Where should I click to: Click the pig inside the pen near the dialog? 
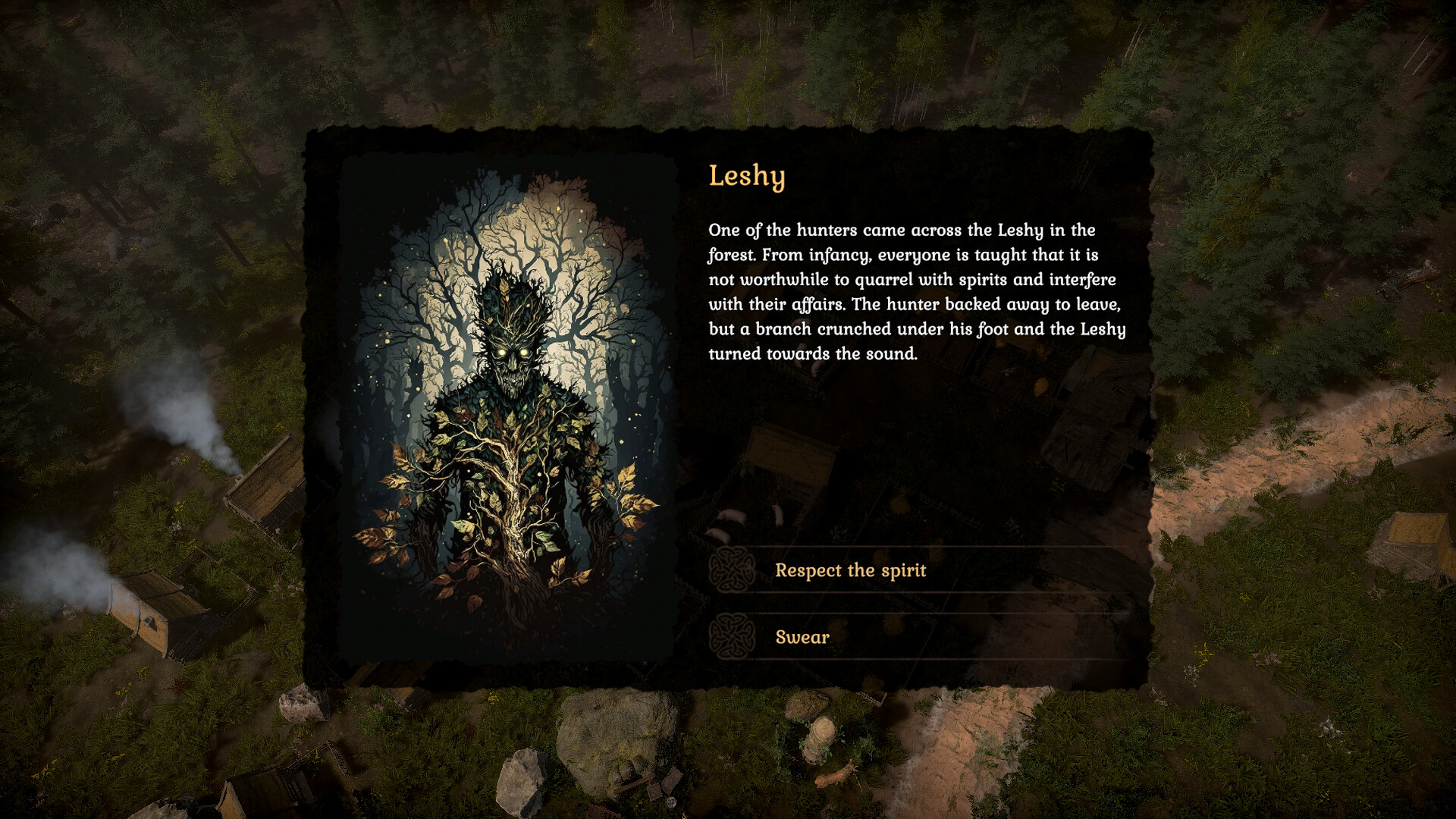(732, 517)
